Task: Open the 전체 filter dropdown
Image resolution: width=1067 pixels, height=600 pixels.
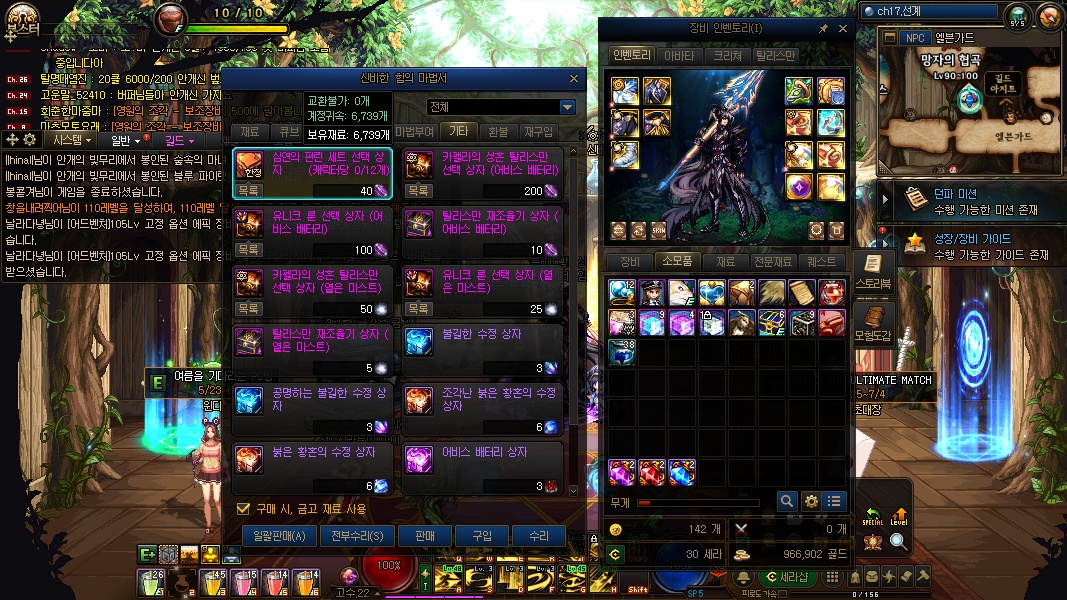Action: click(567, 107)
